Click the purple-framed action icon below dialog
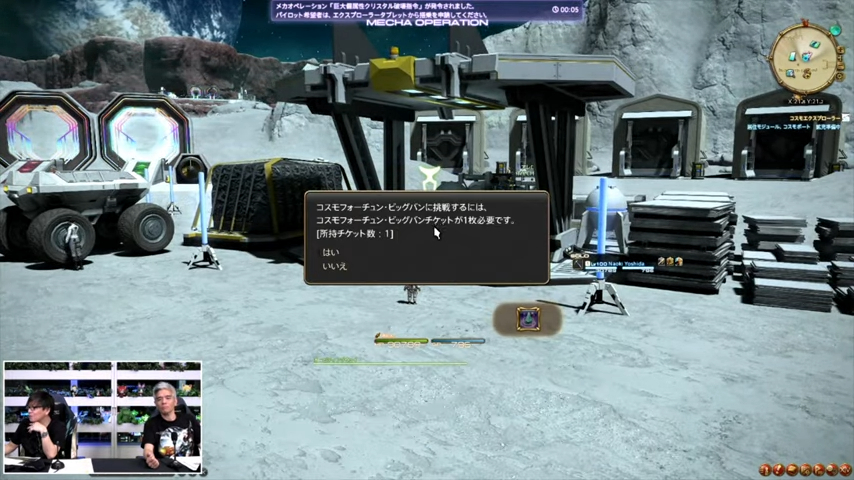The image size is (854, 480). point(528,319)
